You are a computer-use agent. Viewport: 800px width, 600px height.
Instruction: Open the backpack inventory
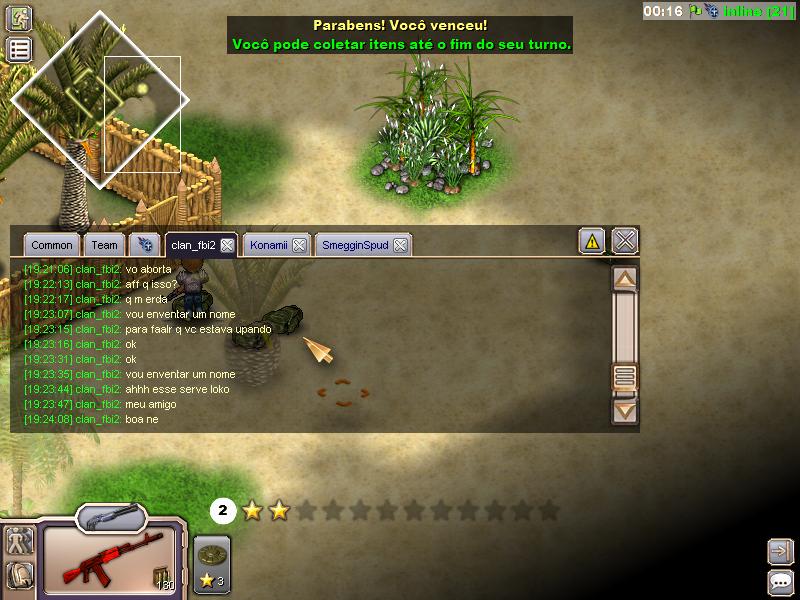19,575
